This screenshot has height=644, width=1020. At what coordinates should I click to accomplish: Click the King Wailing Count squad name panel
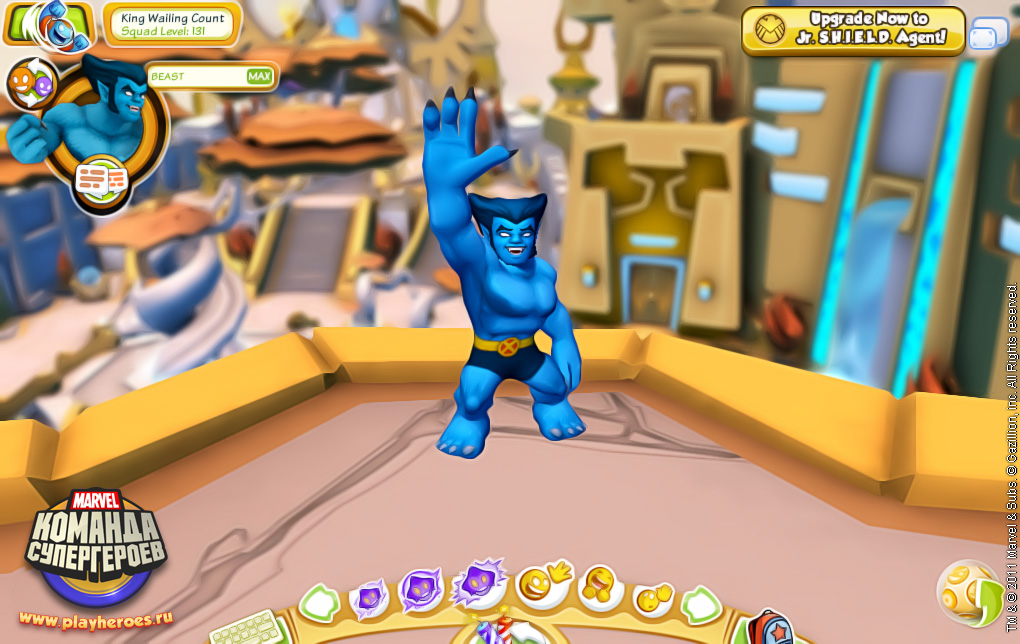pyautogui.click(x=171, y=25)
